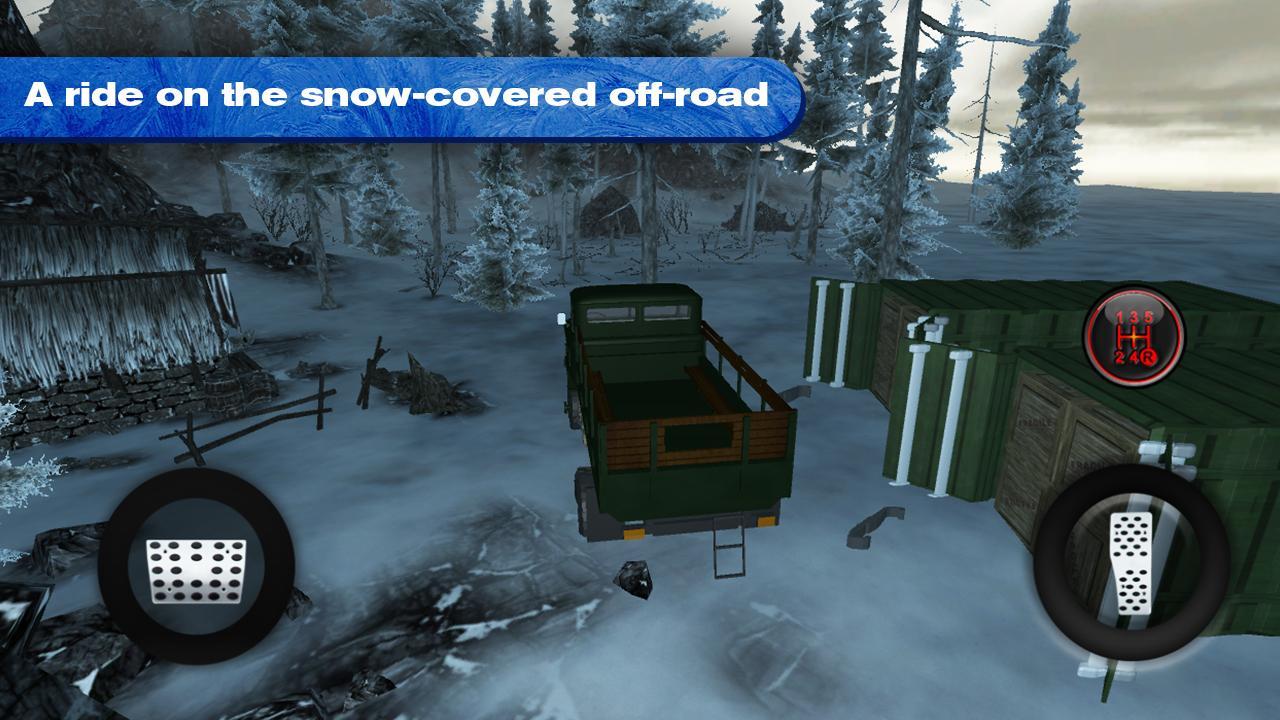1280x720 pixels.
Task: Expand the gearbox H-pattern display
Action: pos(1133,337)
